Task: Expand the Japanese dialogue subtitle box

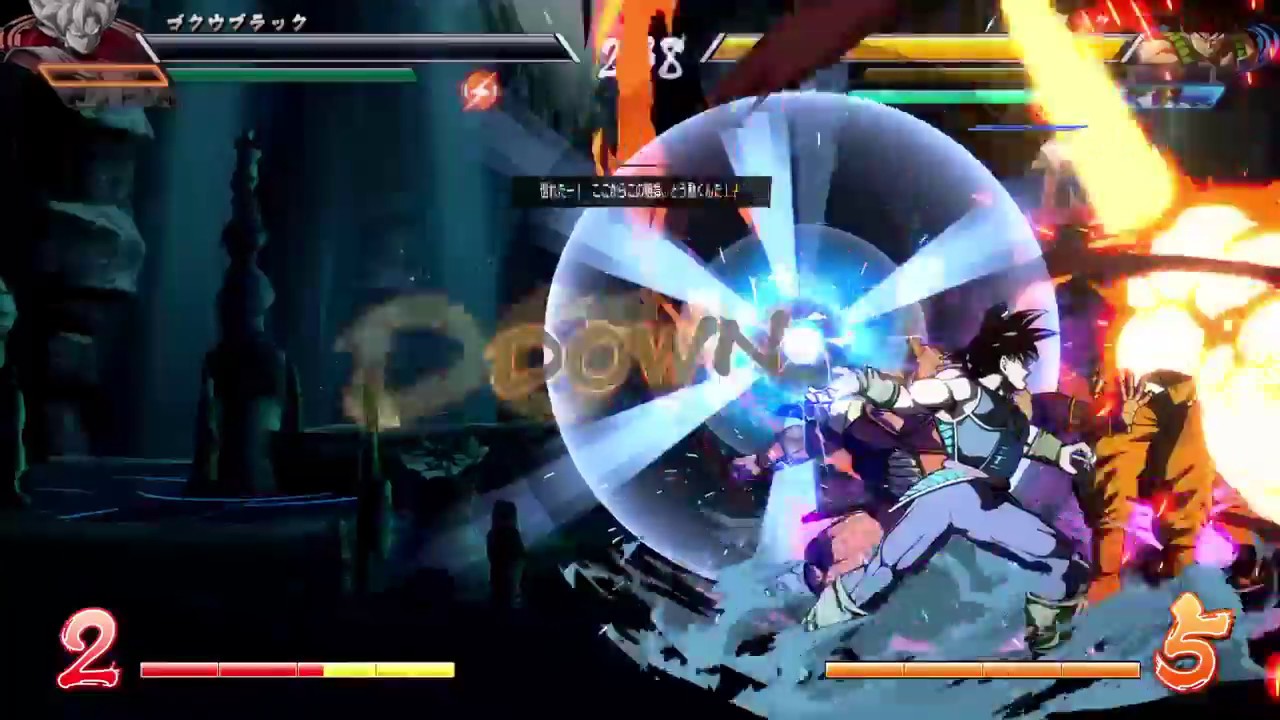Action: coord(645,193)
